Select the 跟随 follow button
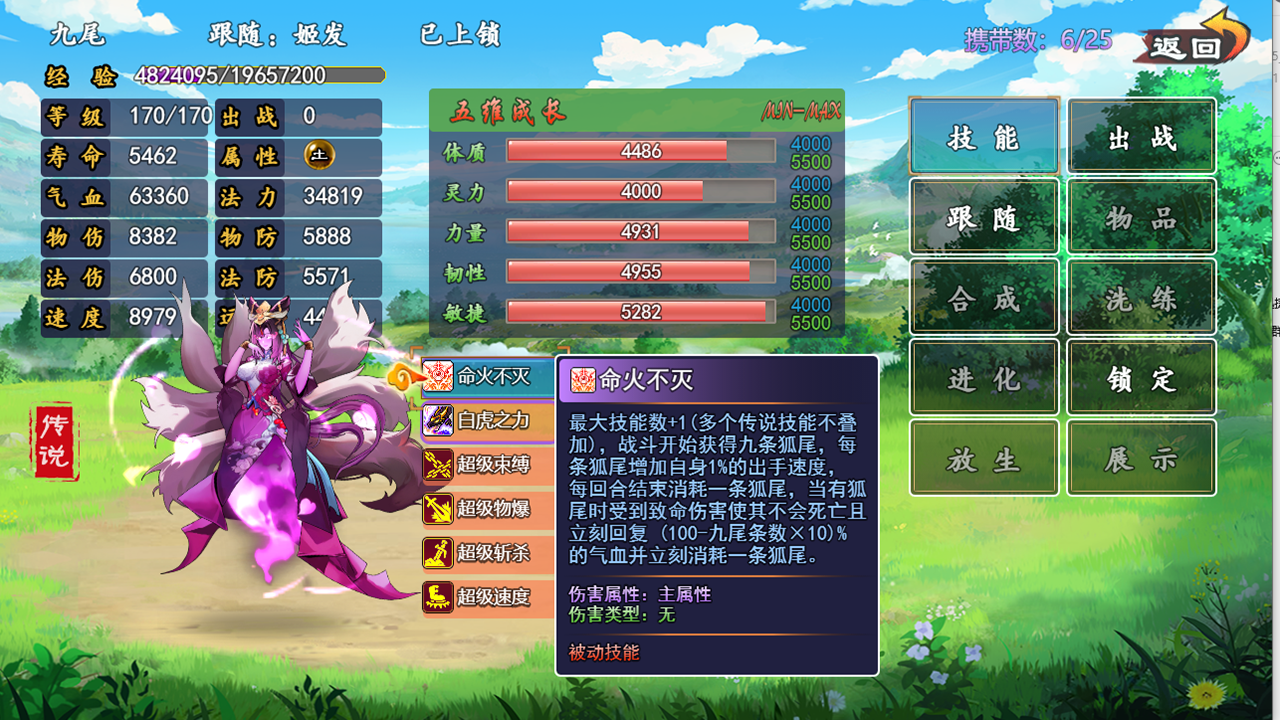The height and width of the screenshot is (720, 1280). tap(984, 217)
